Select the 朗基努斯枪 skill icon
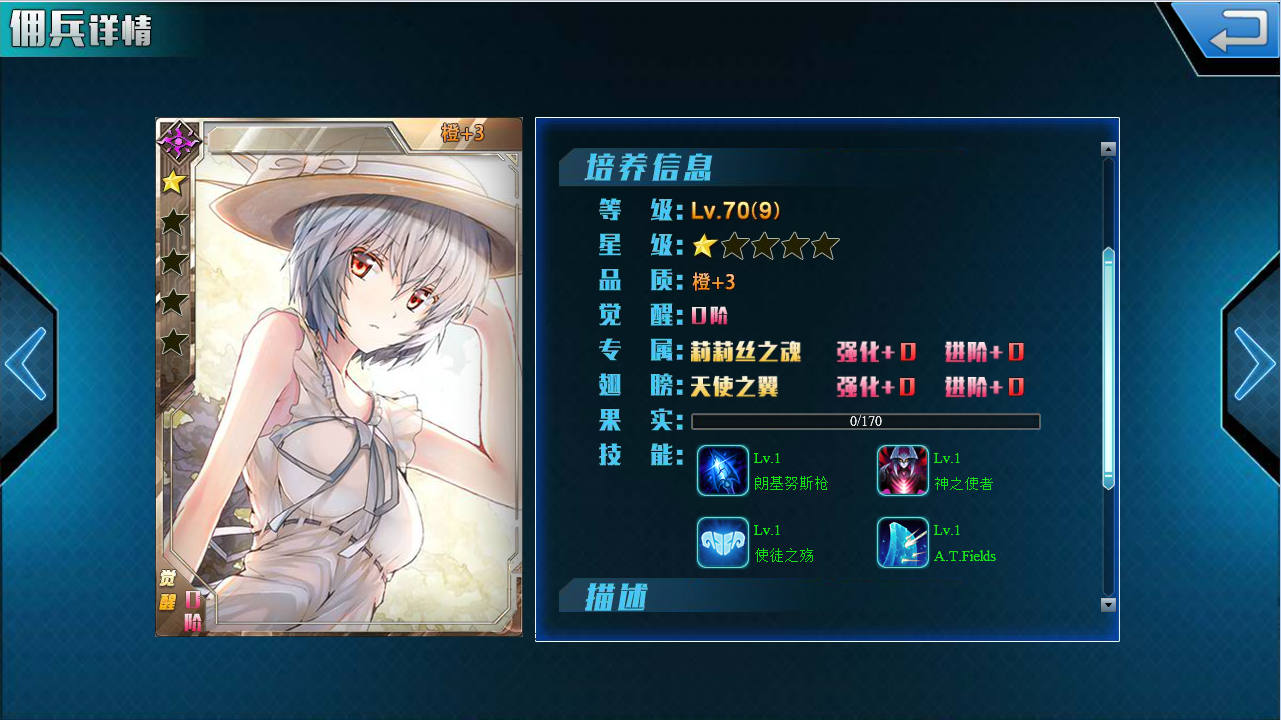This screenshot has height=720, width=1281. (722, 470)
